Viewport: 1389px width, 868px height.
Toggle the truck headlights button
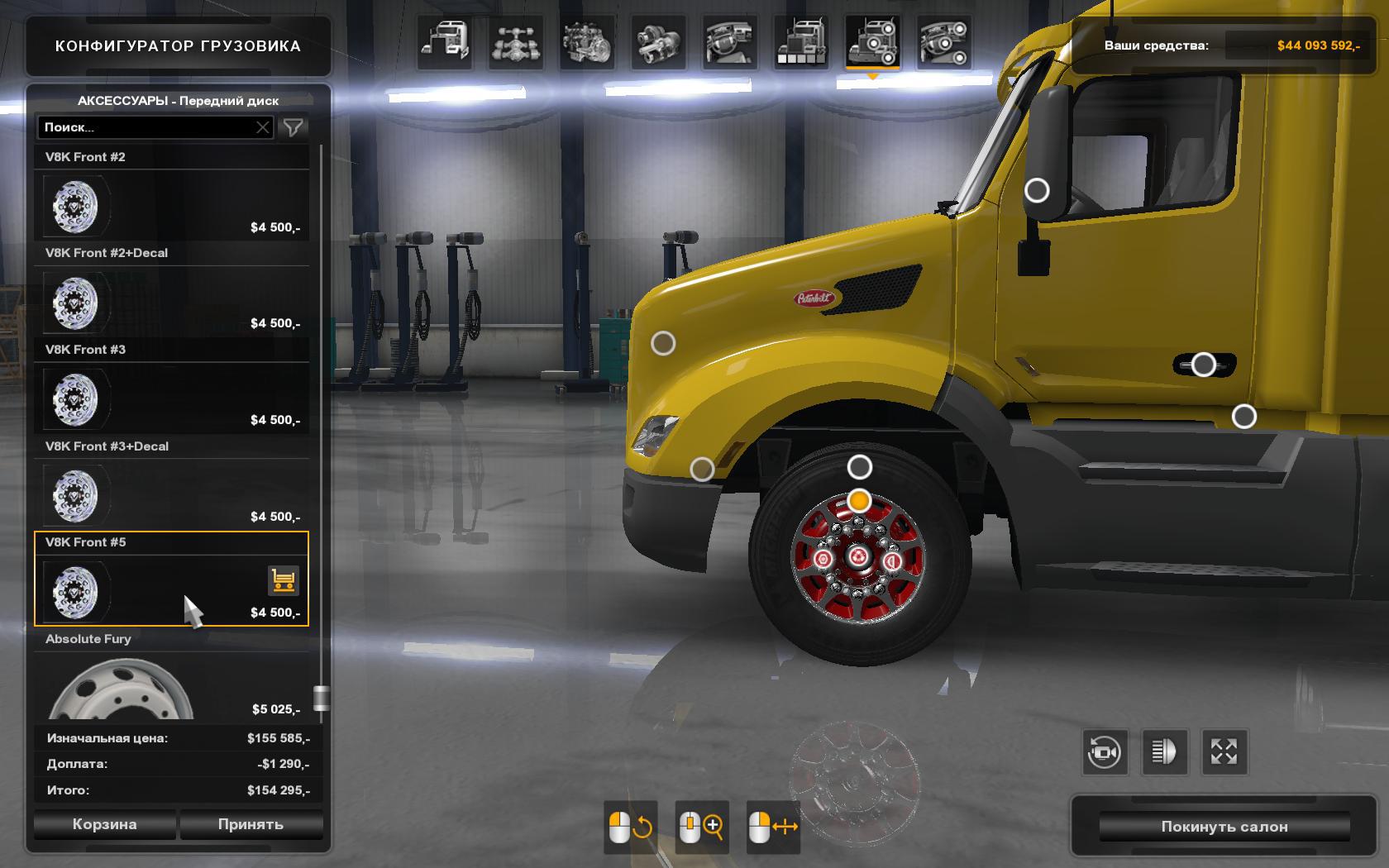click(1163, 752)
